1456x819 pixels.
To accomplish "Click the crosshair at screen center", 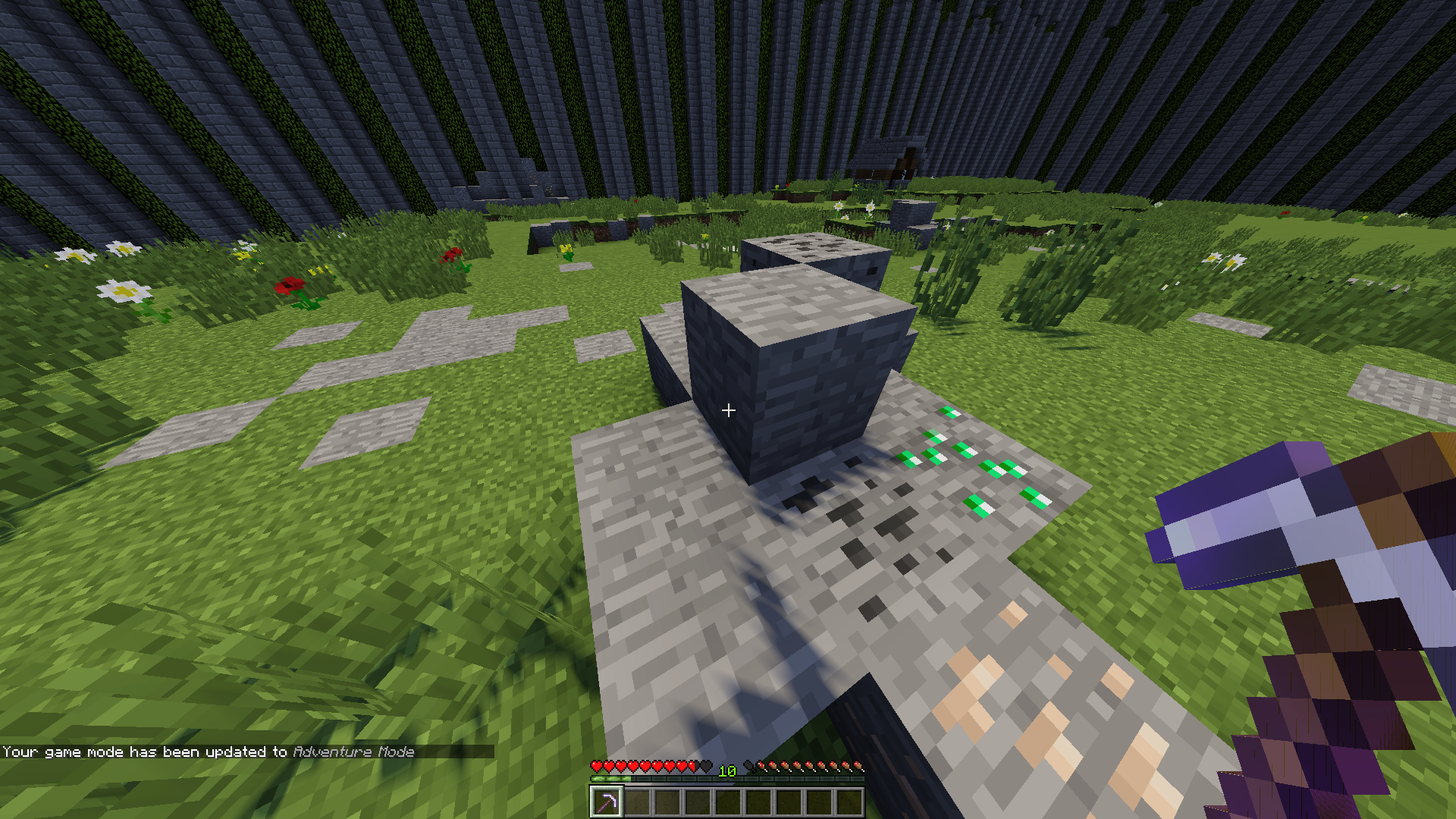I will (728, 409).
